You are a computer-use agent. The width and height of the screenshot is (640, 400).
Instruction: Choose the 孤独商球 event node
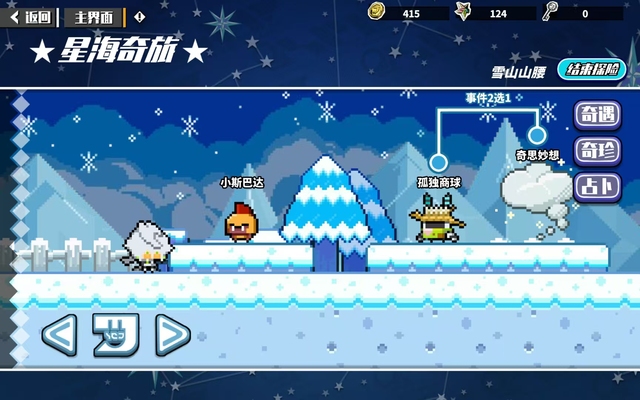click(x=438, y=162)
